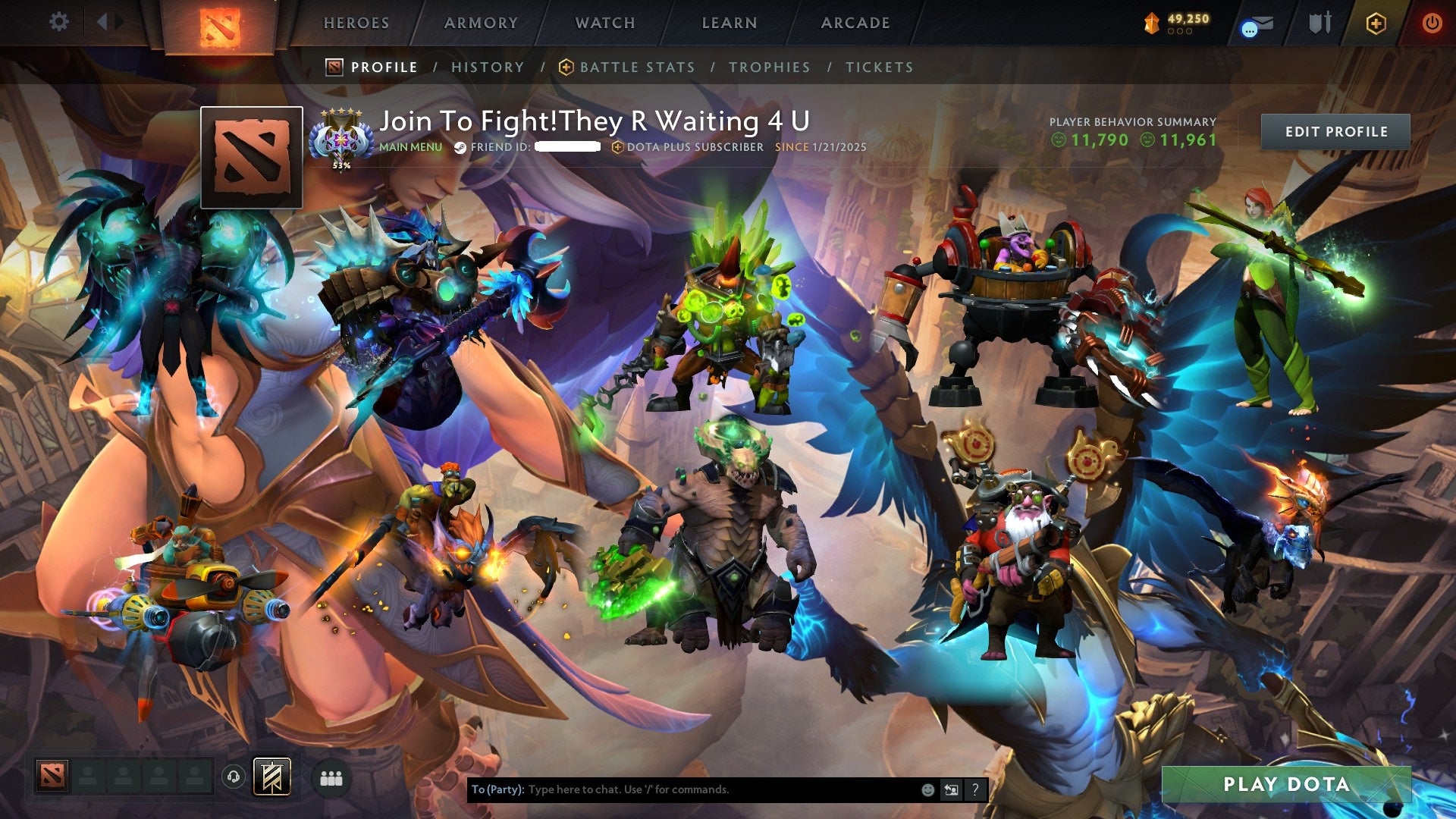Open the ARCADE menu
Screen dimensions: 1456x819
pos(855,23)
